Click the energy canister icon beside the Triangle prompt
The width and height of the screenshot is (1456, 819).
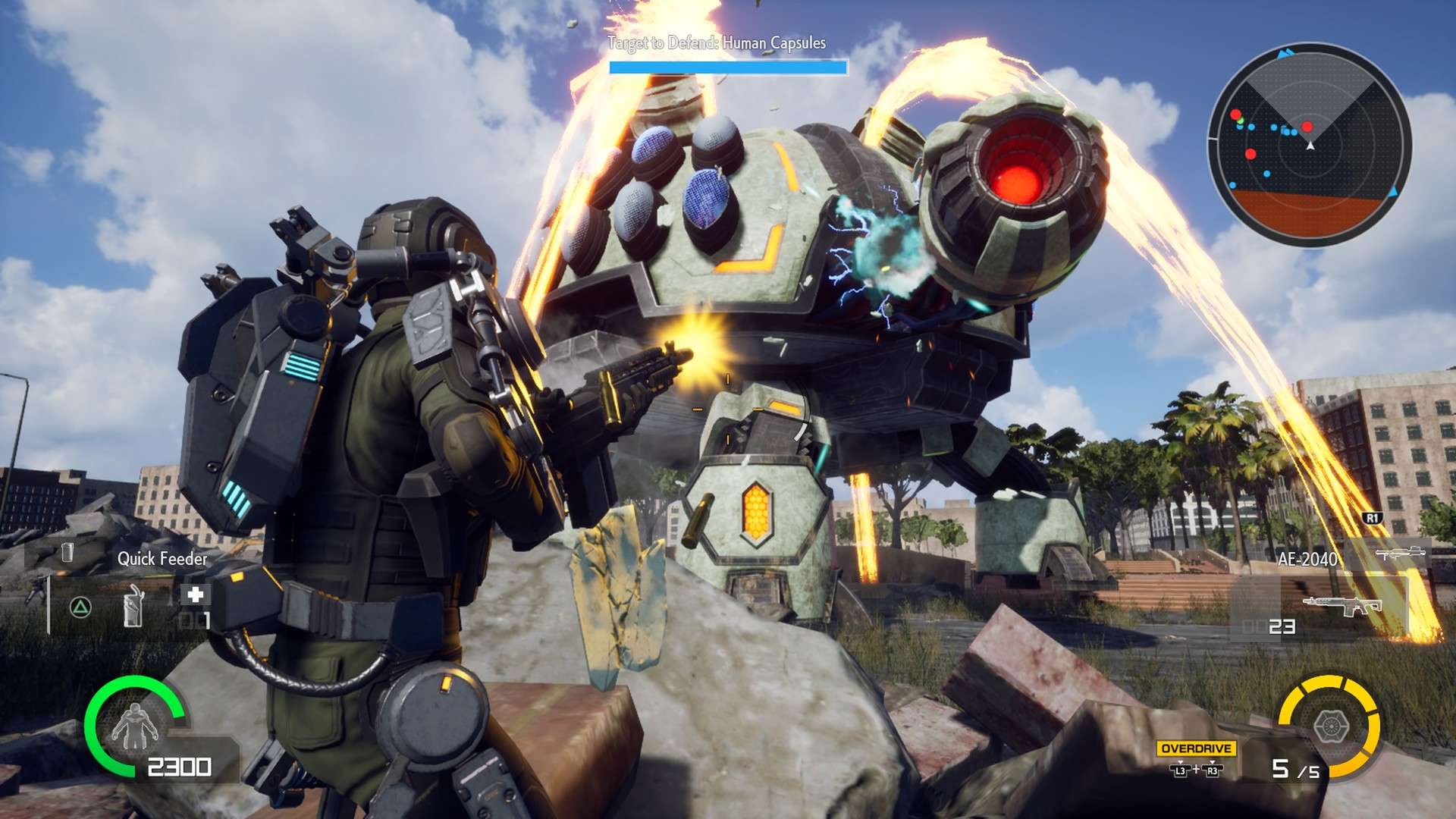133,607
